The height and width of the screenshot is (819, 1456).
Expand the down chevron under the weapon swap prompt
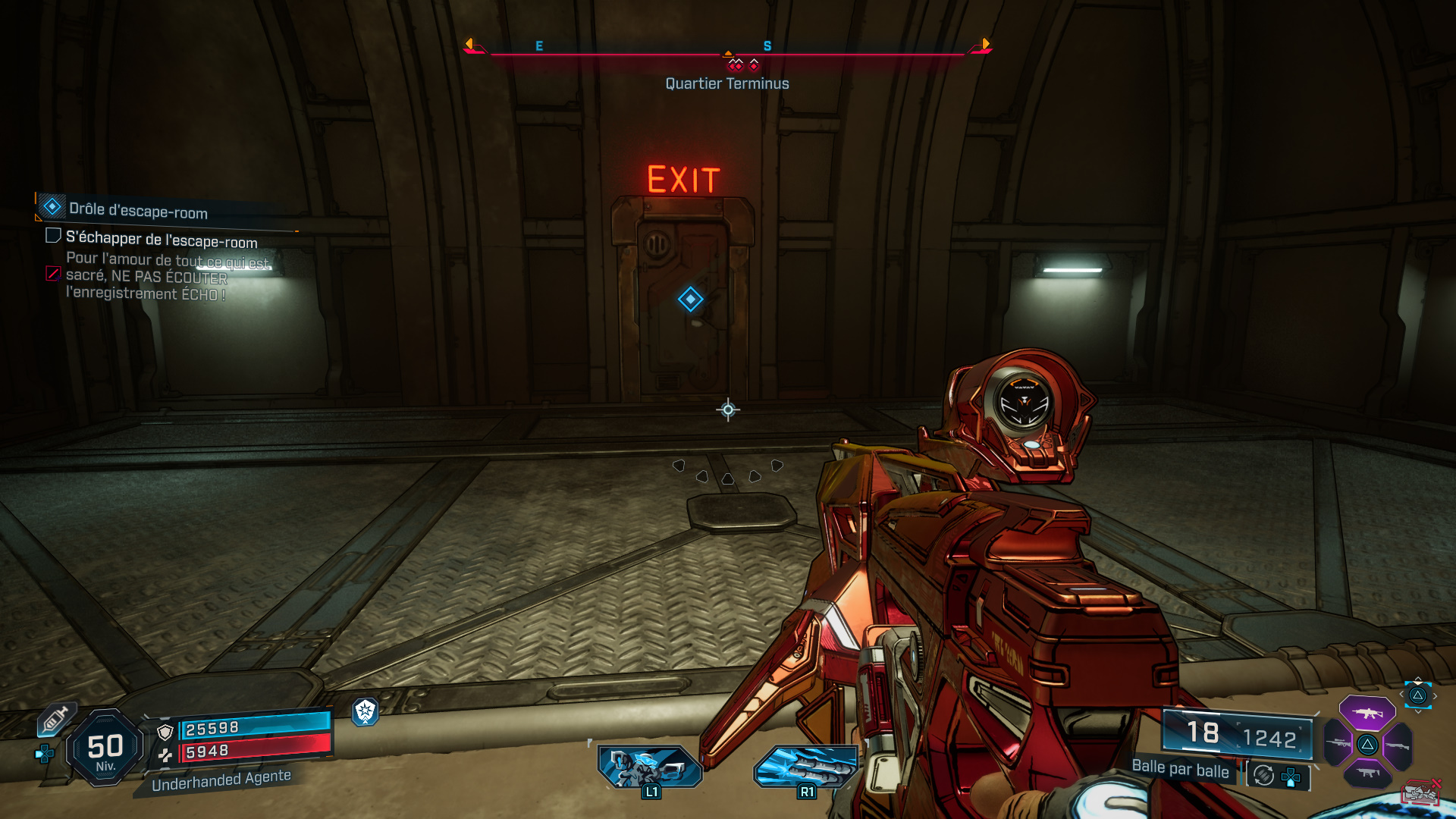[1418, 713]
